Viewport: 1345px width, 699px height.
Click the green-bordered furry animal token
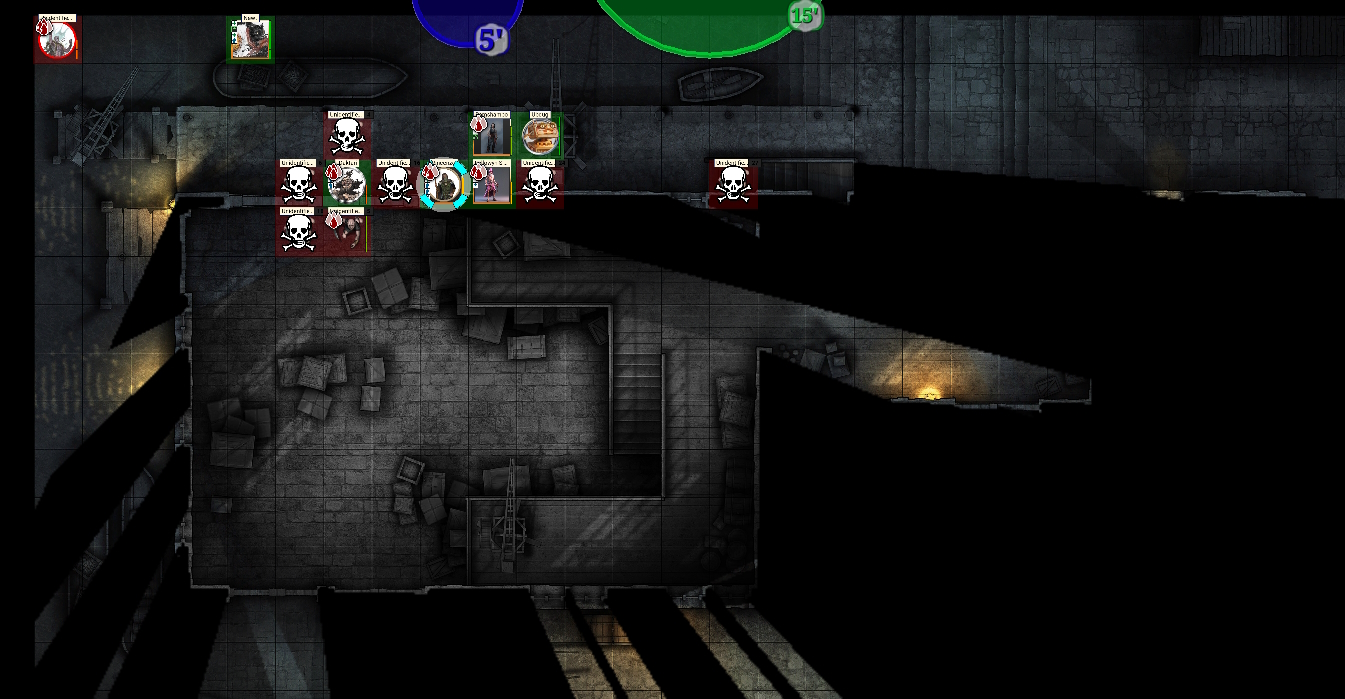(249, 40)
